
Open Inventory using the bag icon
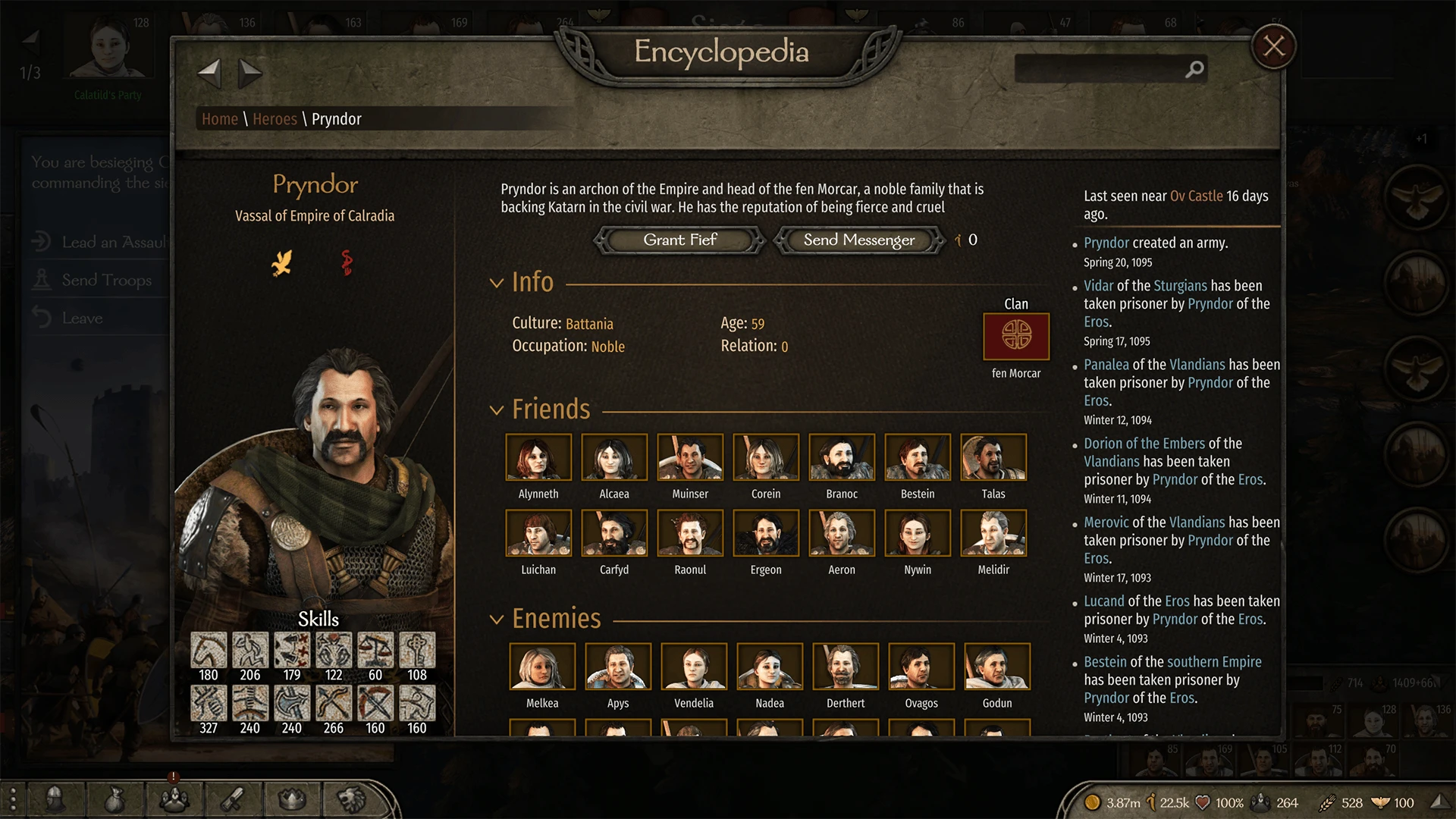(114, 799)
